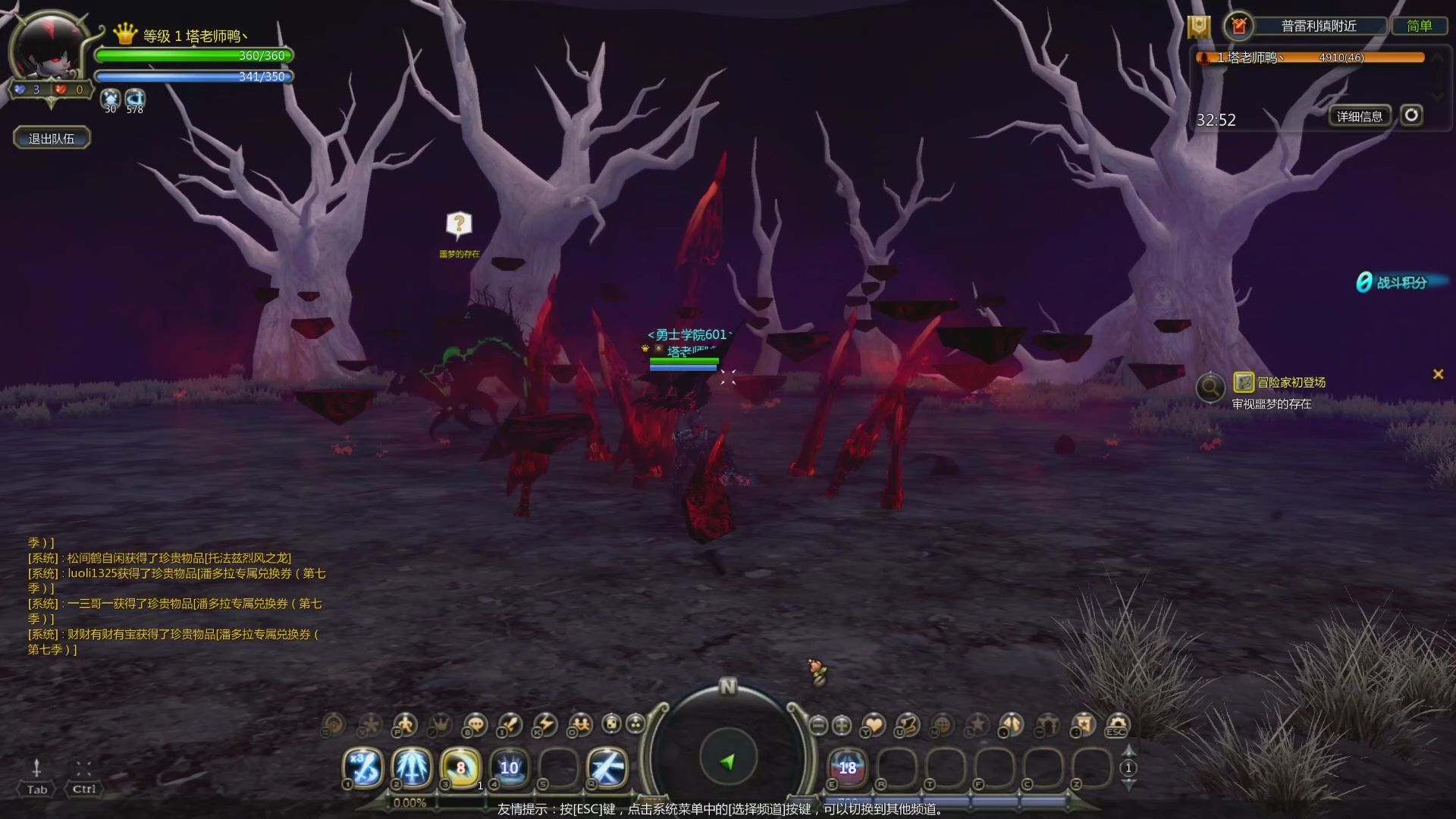Click the skill on cooldown showing 10
The height and width of the screenshot is (819, 1456).
pos(509,767)
